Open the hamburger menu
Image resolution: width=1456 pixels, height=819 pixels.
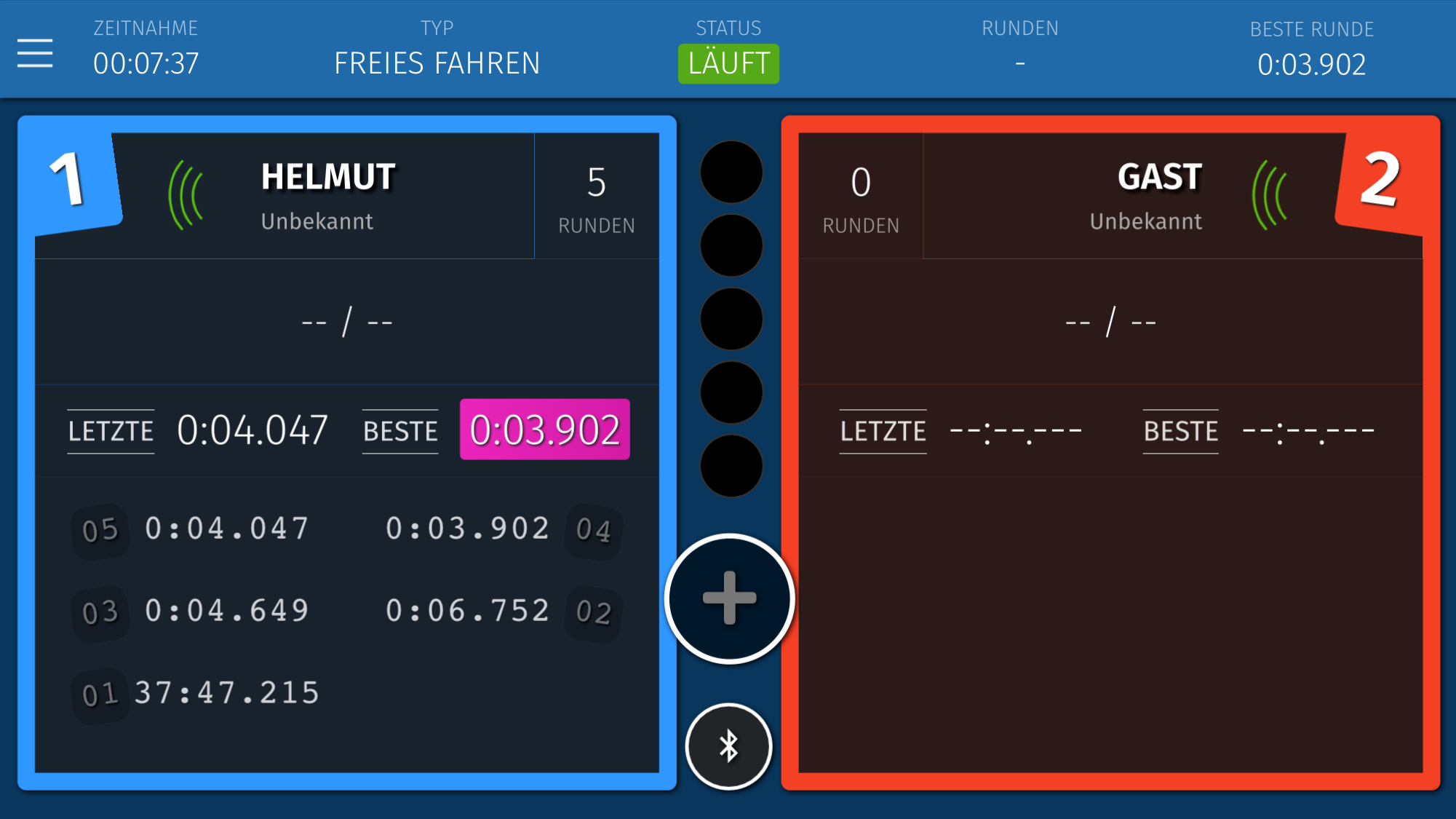pyautogui.click(x=35, y=54)
